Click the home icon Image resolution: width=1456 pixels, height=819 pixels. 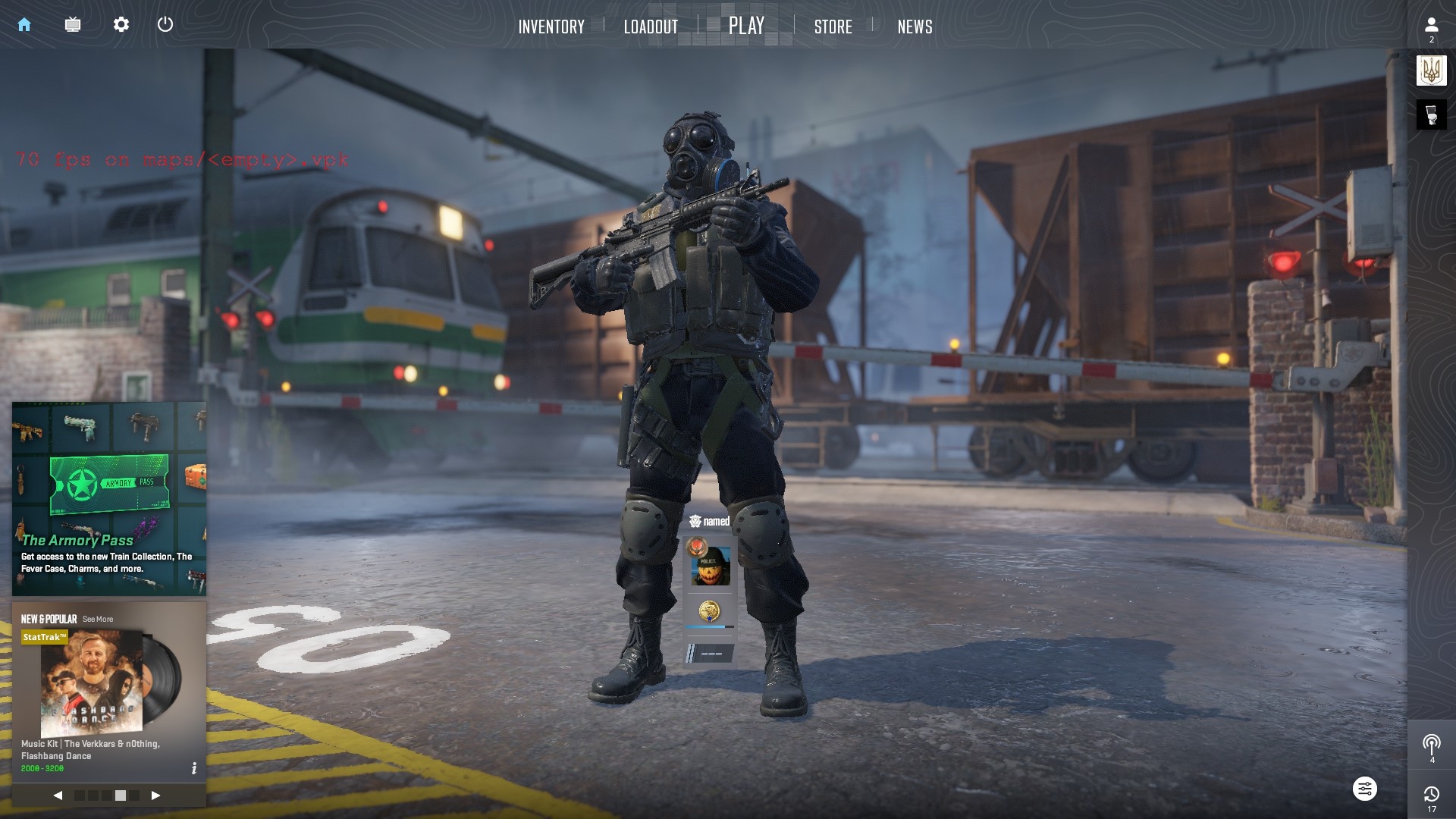[24, 24]
